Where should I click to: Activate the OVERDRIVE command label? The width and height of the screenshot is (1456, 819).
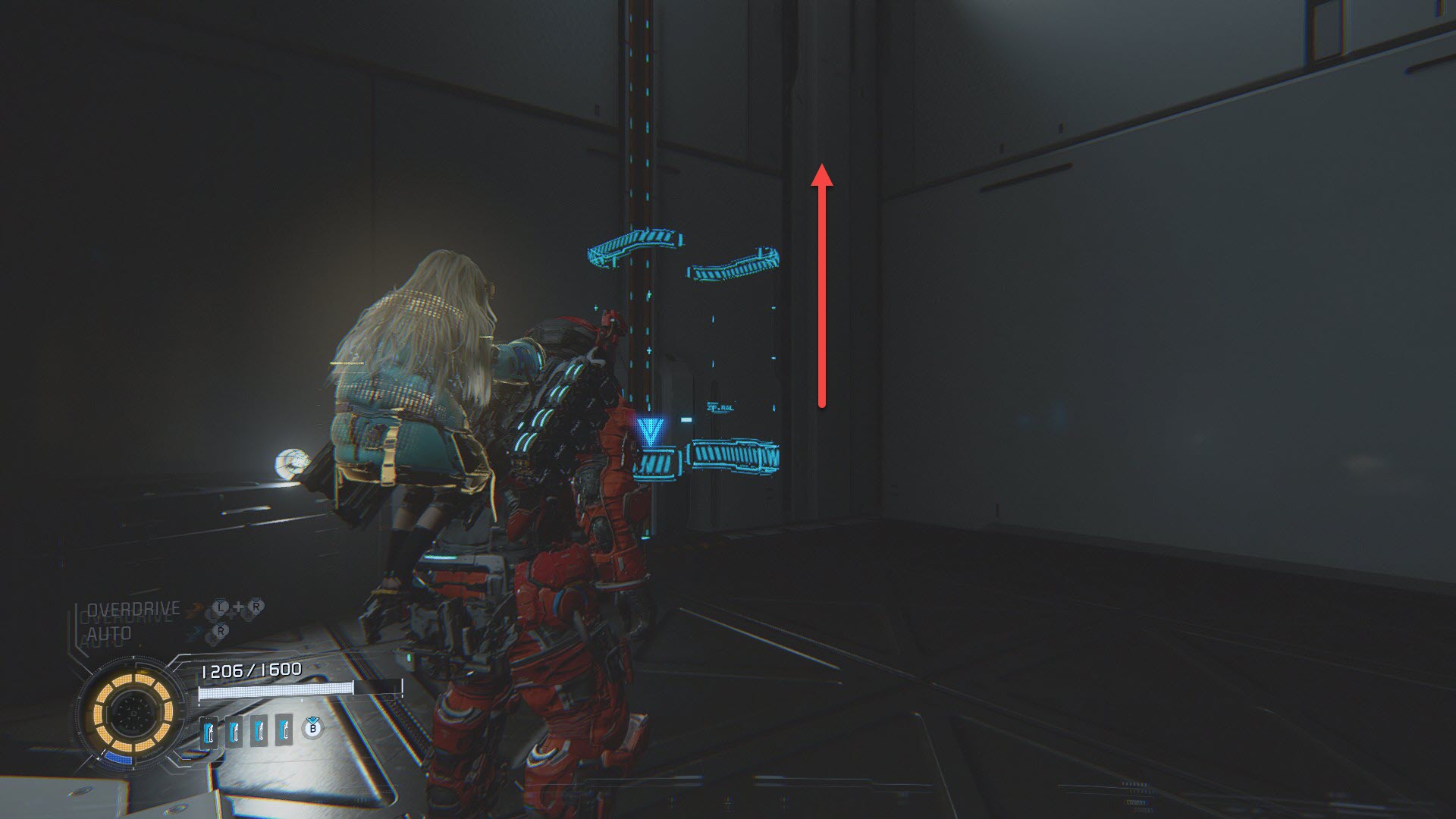click(x=133, y=609)
